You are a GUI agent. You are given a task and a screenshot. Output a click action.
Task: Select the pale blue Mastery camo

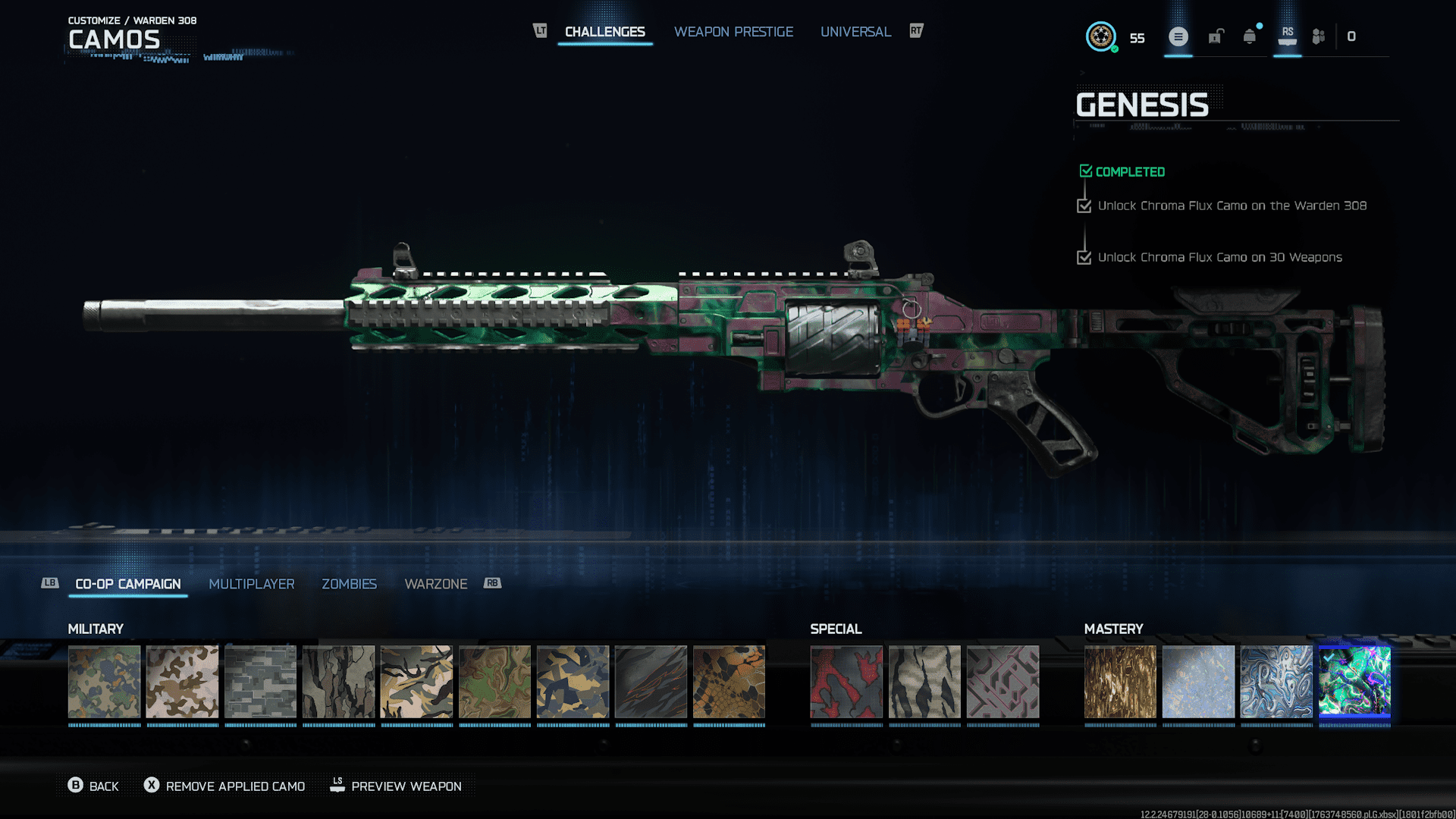pyautogui.click(x=1198, y=682)
